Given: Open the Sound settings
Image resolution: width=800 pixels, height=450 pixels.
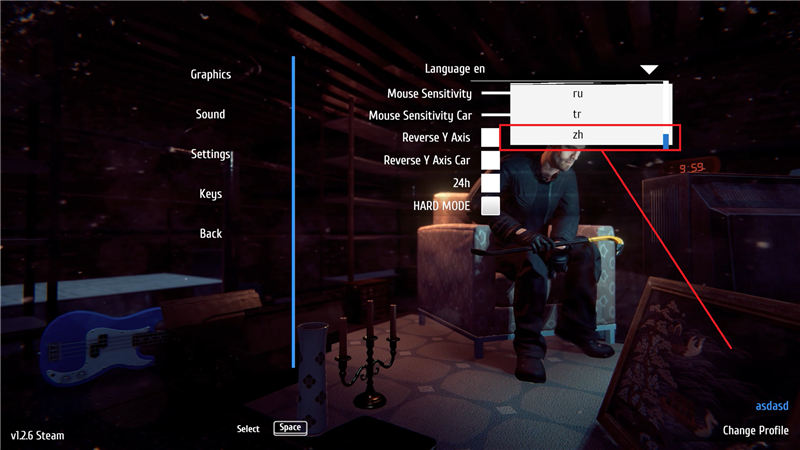Looking at the screenshot, I should pyautogui.click(x=210, y=115).
